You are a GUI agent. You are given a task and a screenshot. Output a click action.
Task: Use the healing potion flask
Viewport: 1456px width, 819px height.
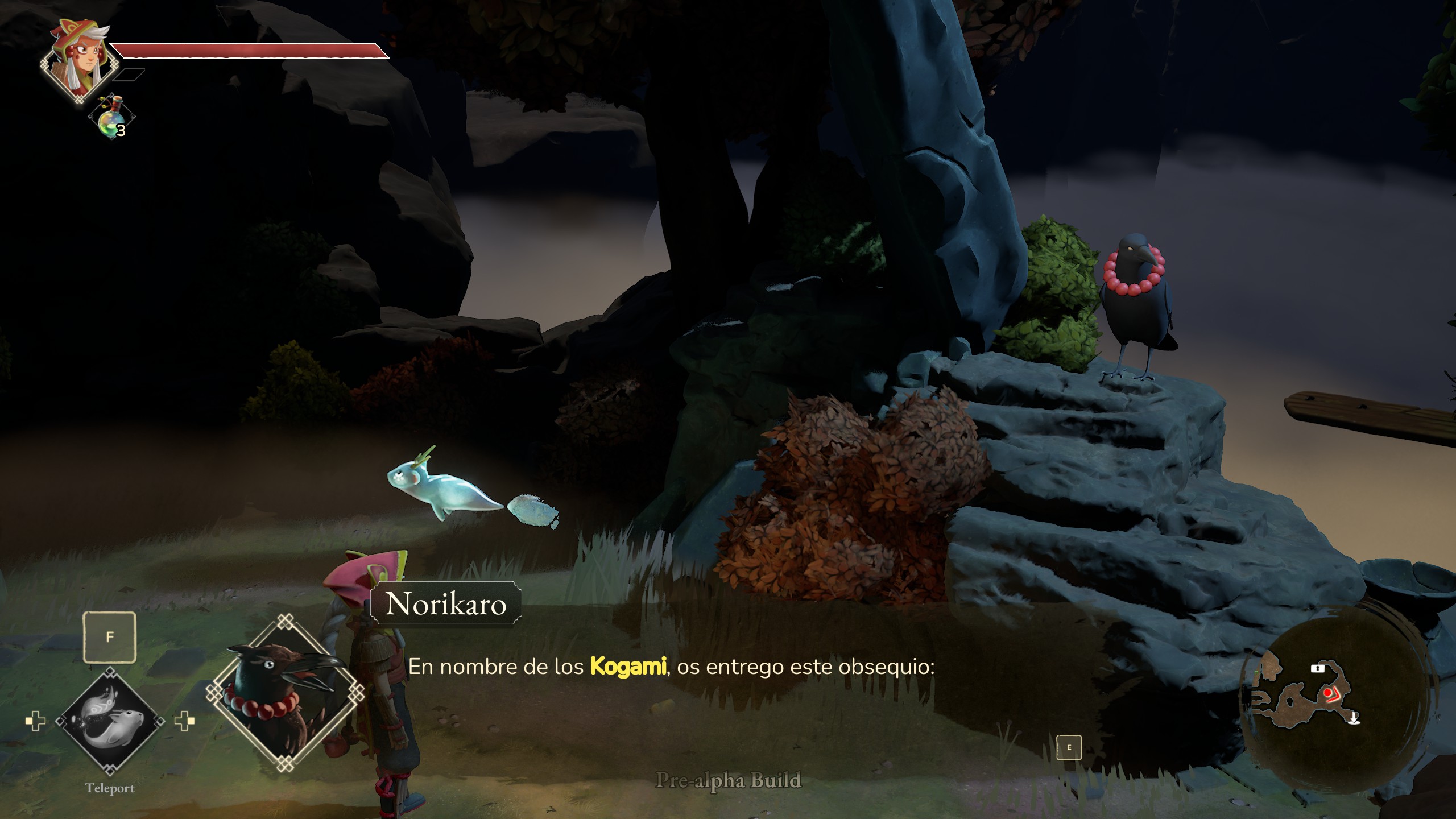click(x=112, y=118)
